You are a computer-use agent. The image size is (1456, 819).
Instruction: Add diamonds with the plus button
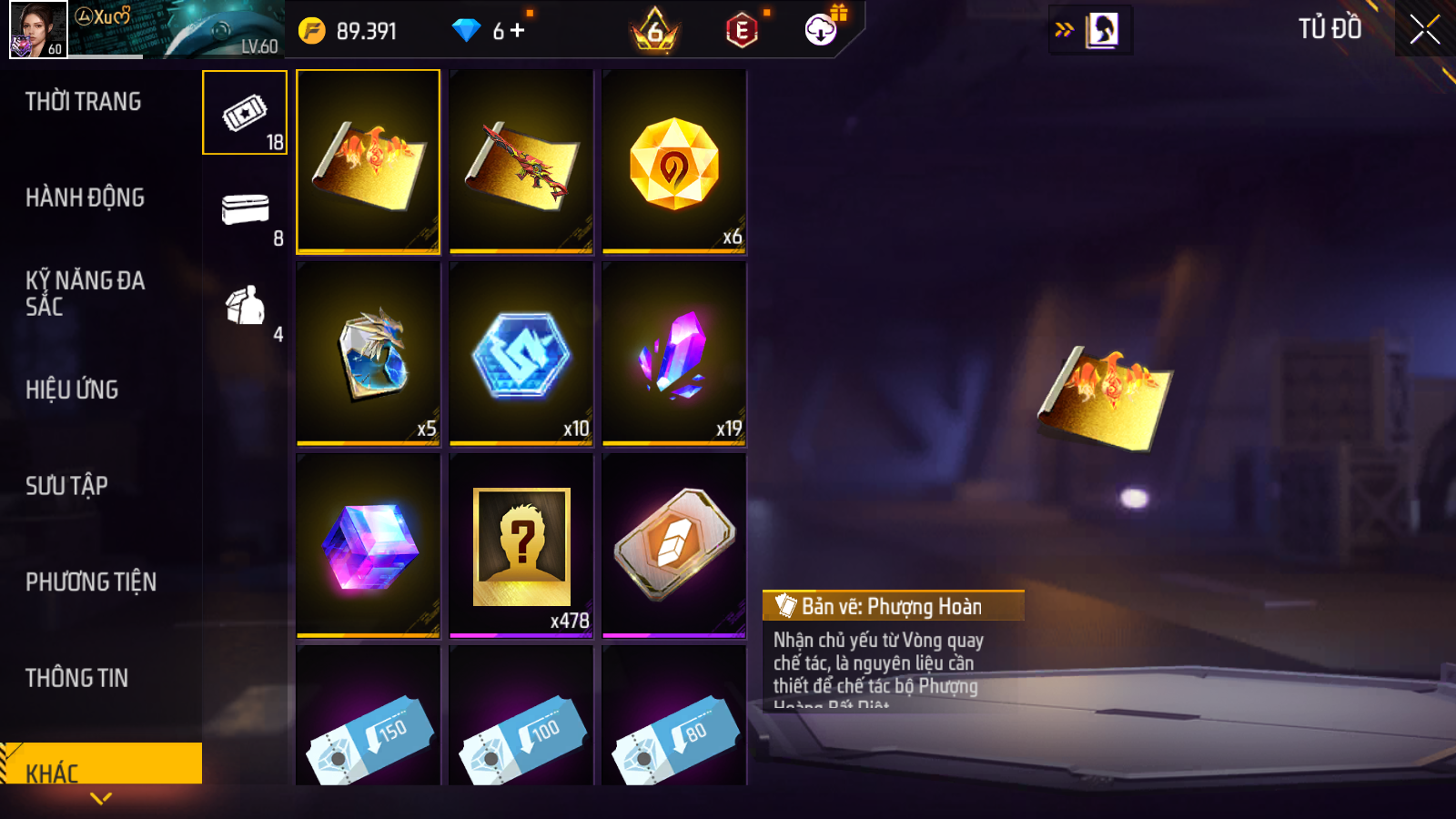(x=518, y=31)
